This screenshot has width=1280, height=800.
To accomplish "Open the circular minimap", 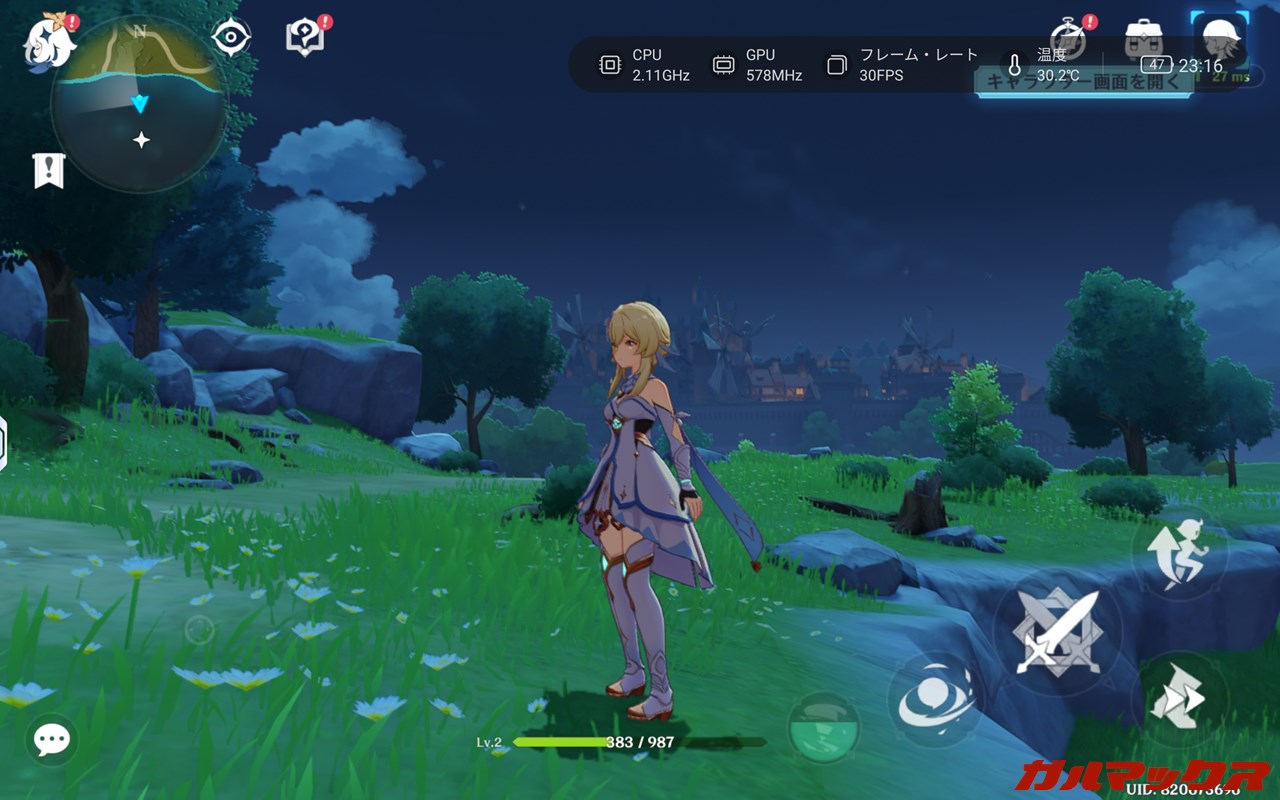I will tap(139, 104).
